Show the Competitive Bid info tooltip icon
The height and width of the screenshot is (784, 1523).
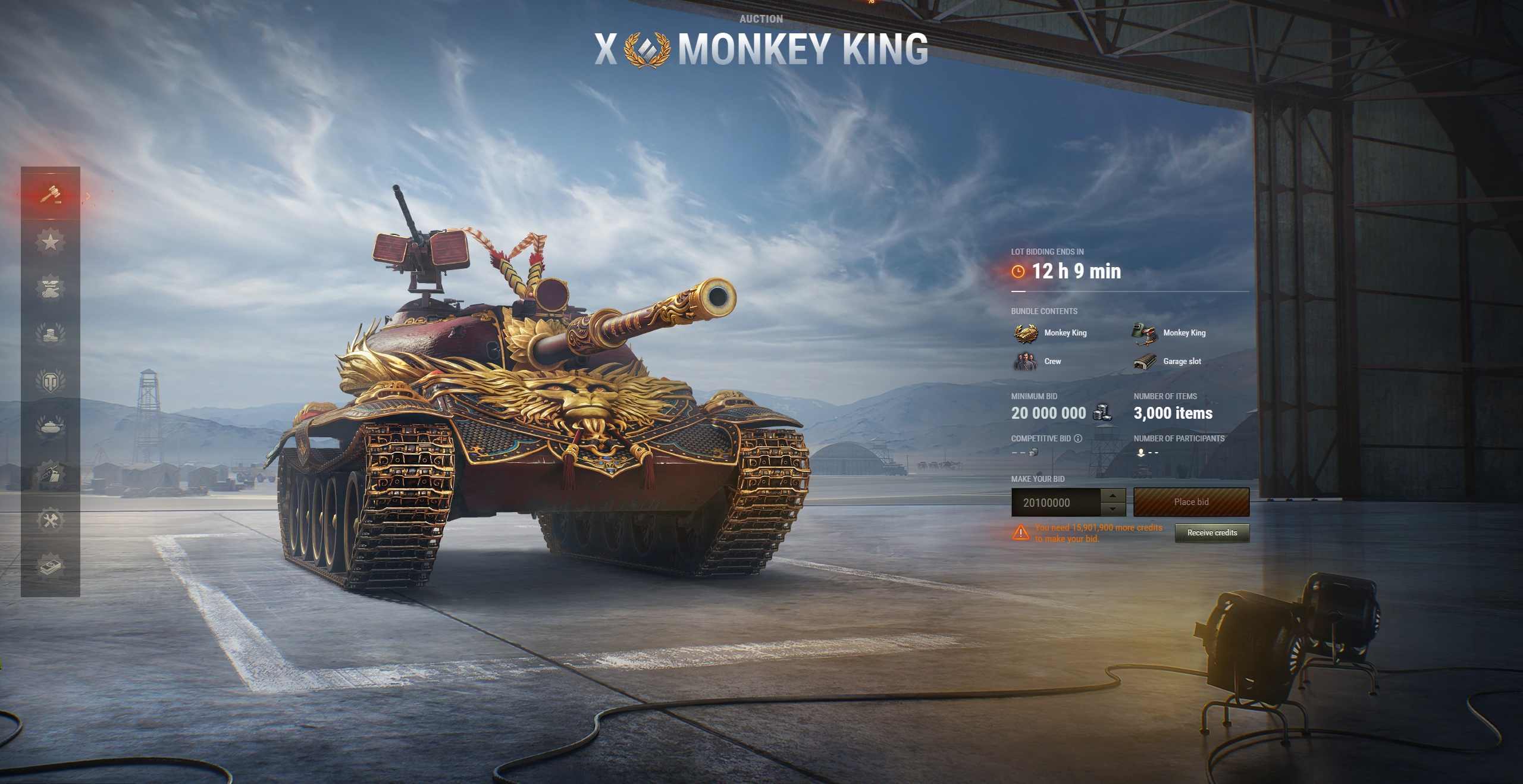(x=1078, y=438)
